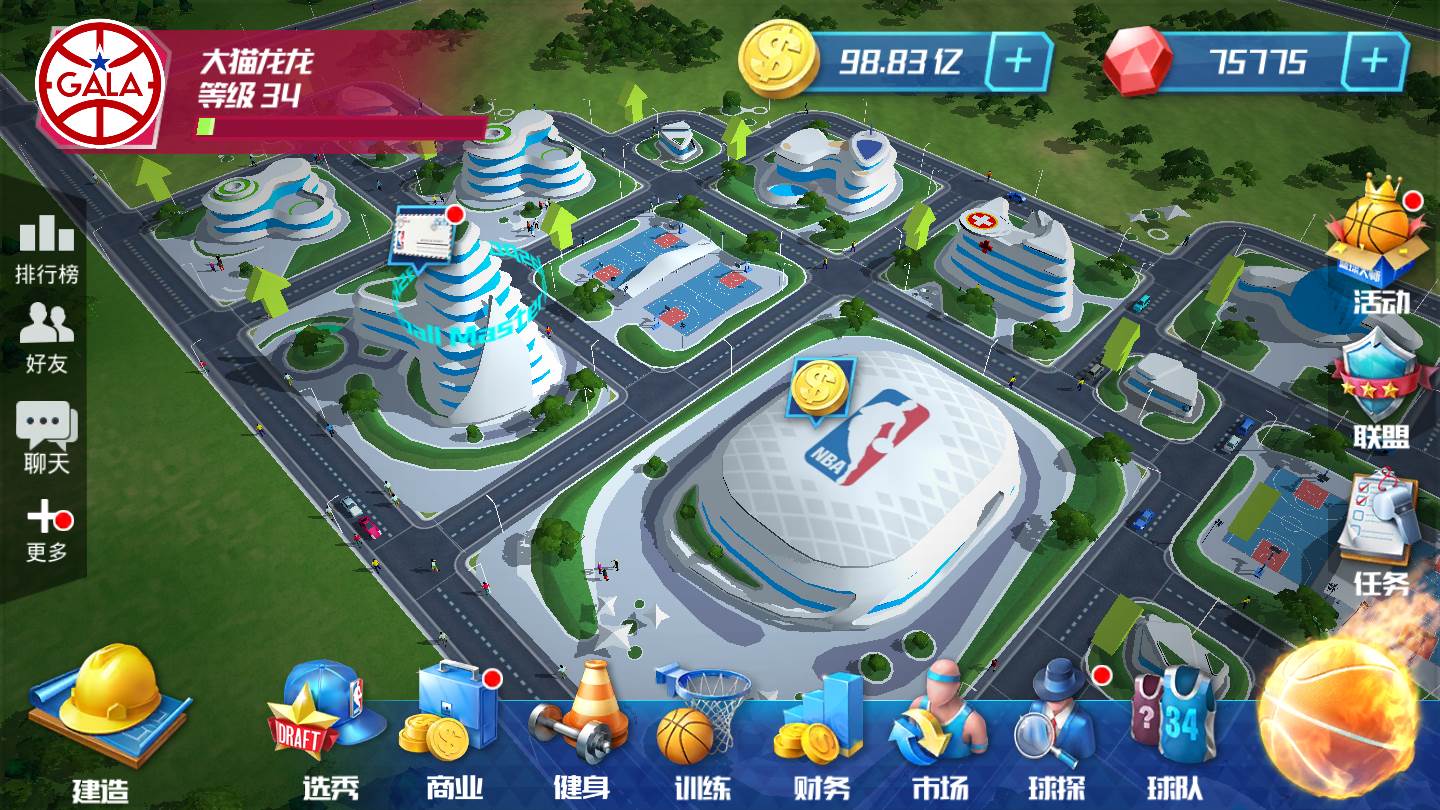Open the 好友 friends list
Screen dimensions: 1440x810
pyautogui.click(x=46, y=337)
